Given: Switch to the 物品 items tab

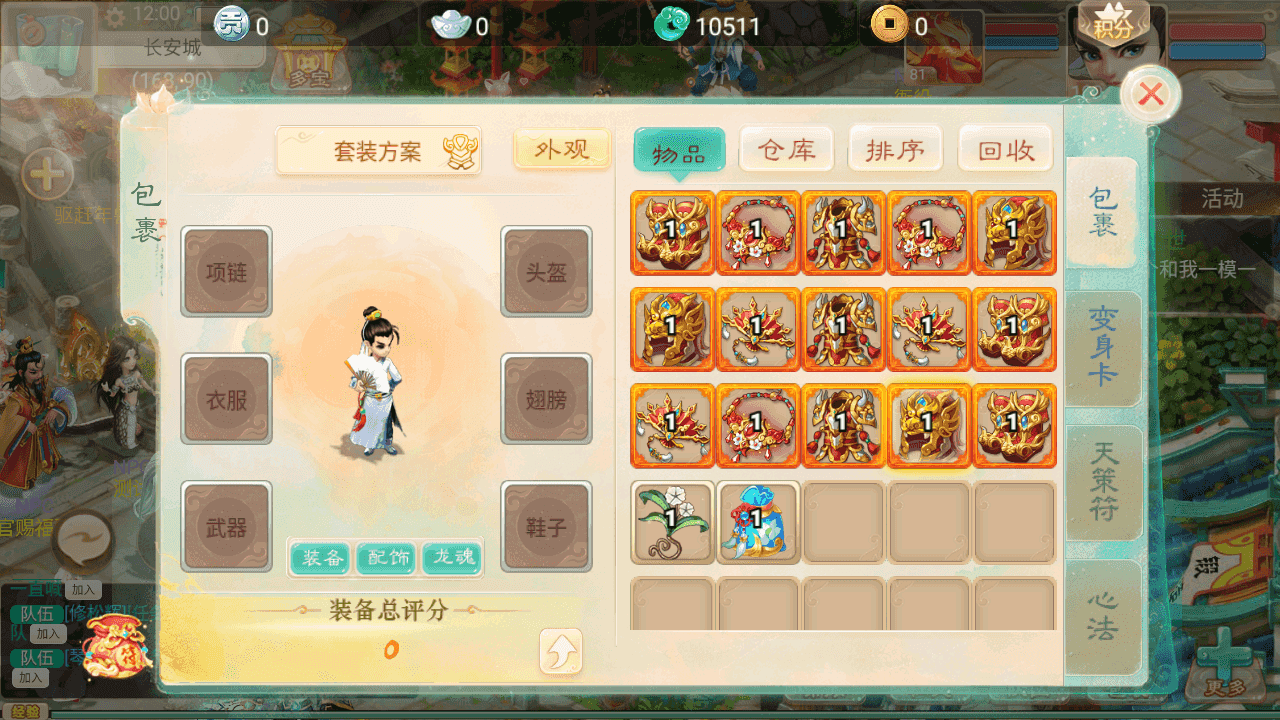Looking at the screenshot, I should 679,153.
